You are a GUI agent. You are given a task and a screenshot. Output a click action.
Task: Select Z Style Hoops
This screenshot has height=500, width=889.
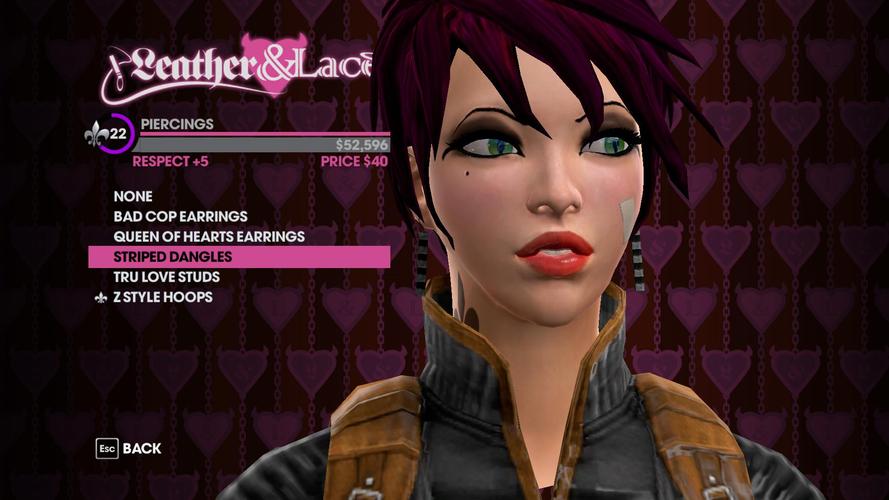tap(162, 297)
